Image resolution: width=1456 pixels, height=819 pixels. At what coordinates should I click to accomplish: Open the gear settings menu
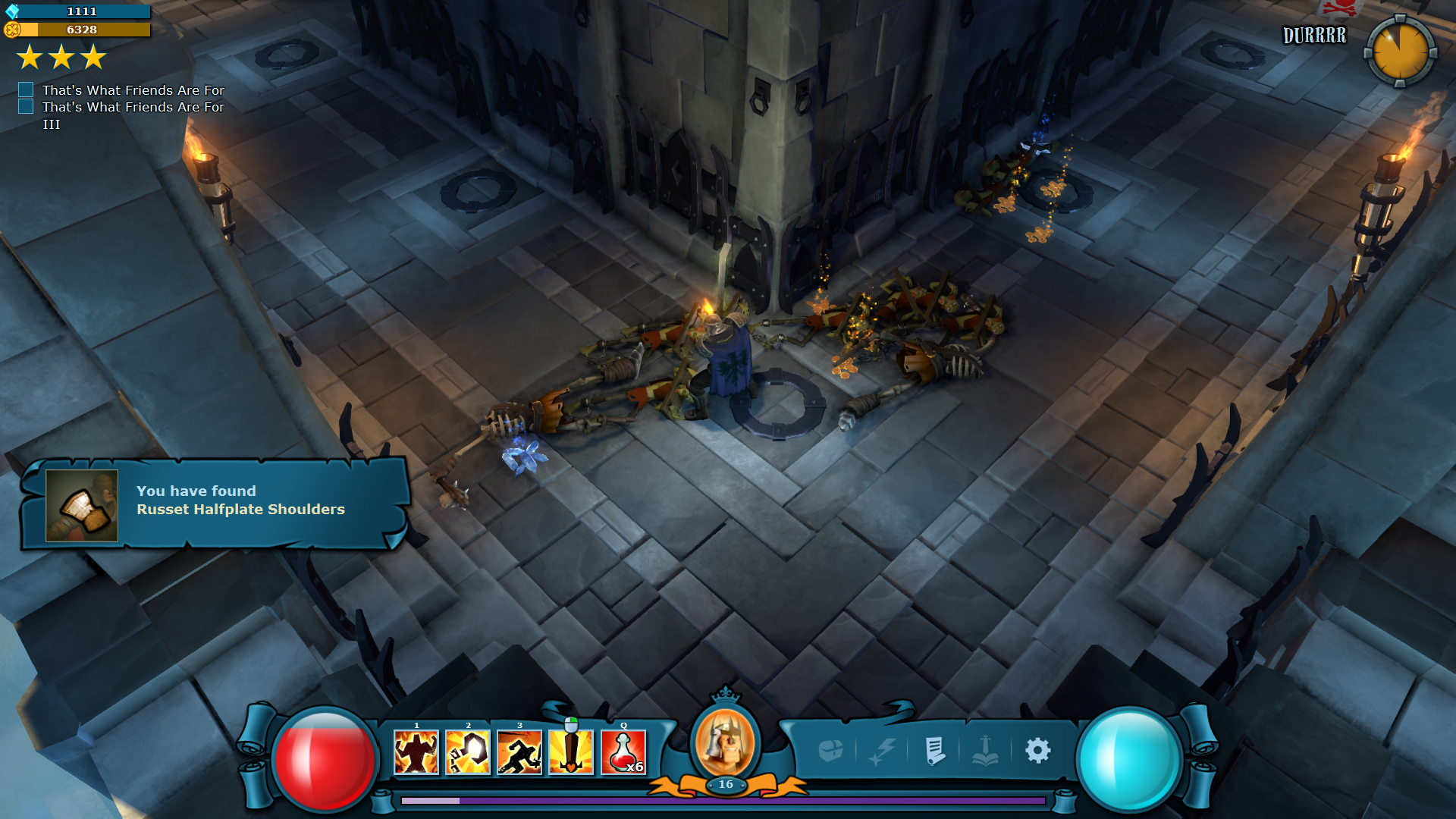click(1038, 751)
